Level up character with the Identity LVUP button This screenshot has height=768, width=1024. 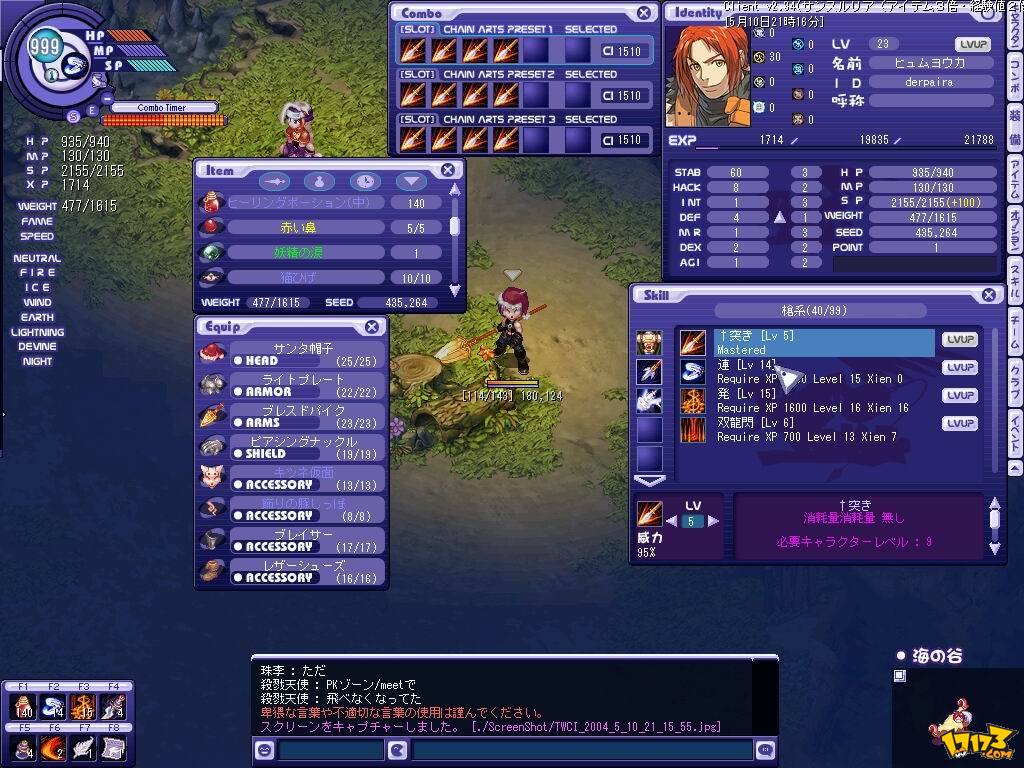tap(972, 45)
